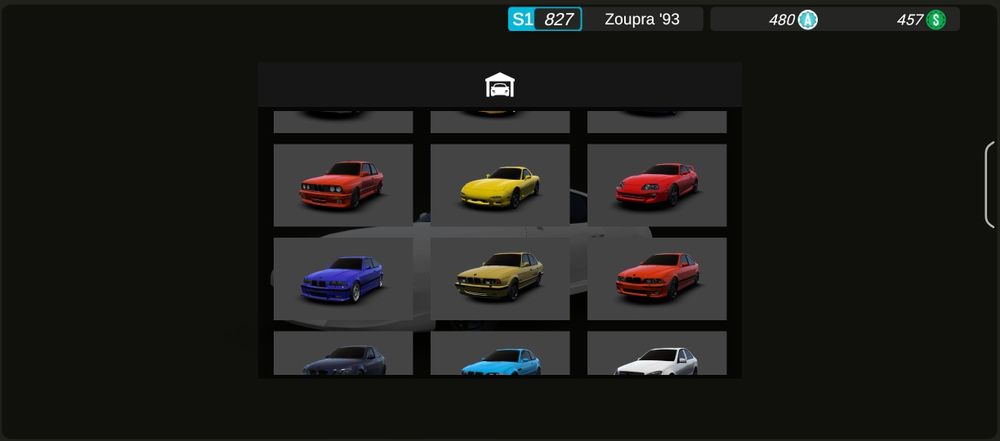Select the orange-red sedan thumbnail

coord(657,279)
